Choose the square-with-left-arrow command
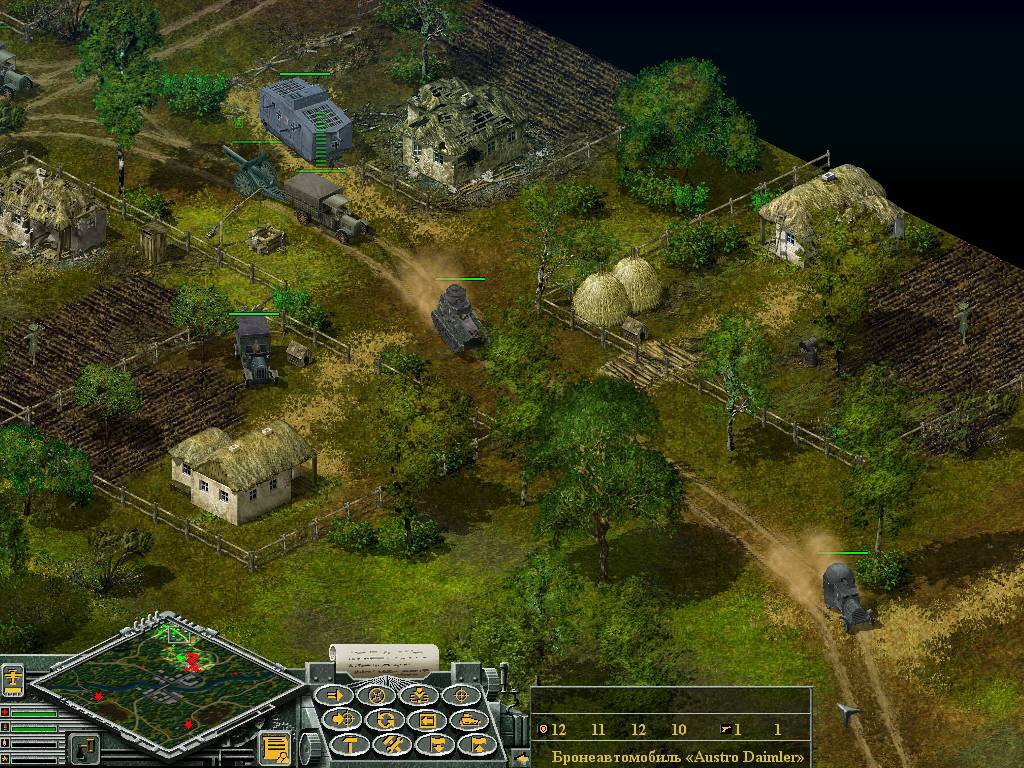The image size is (1024, 768). click(x=427, y=719)
